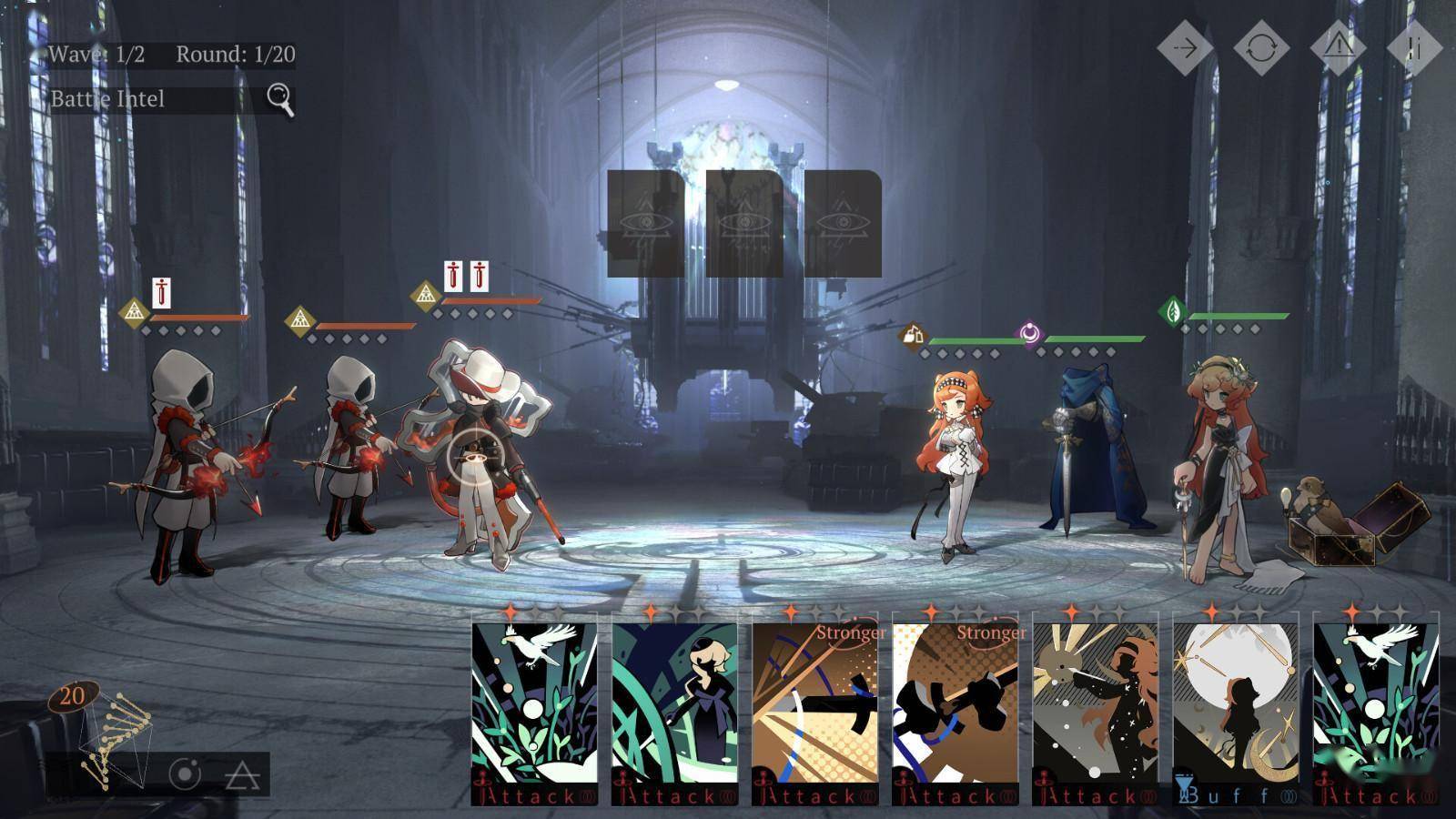The image size is (1456, 819).
Task: Use the moonlit Buff card
Action: coord(1235,707)
